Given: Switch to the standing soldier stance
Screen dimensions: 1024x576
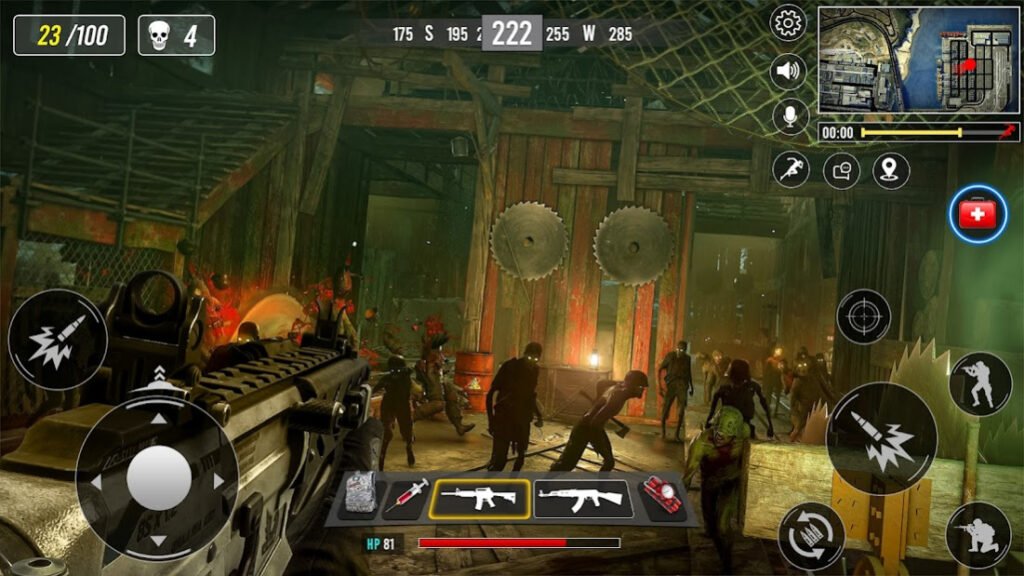Looking at the screenshot, I should (979, 383).
